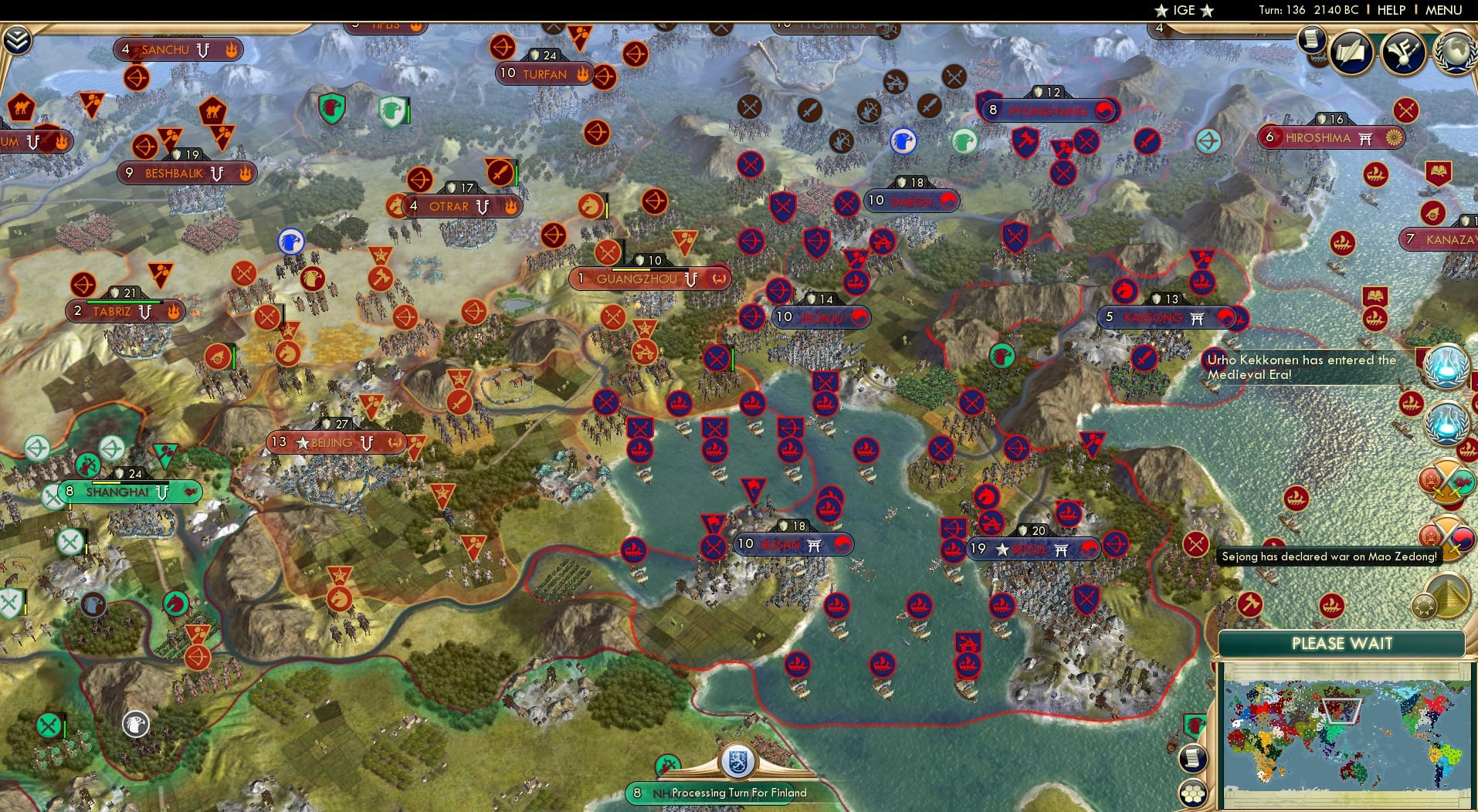Open HELP from the top bar
Viewport: 1478px width, 812px height.
tap(1390, 11)
